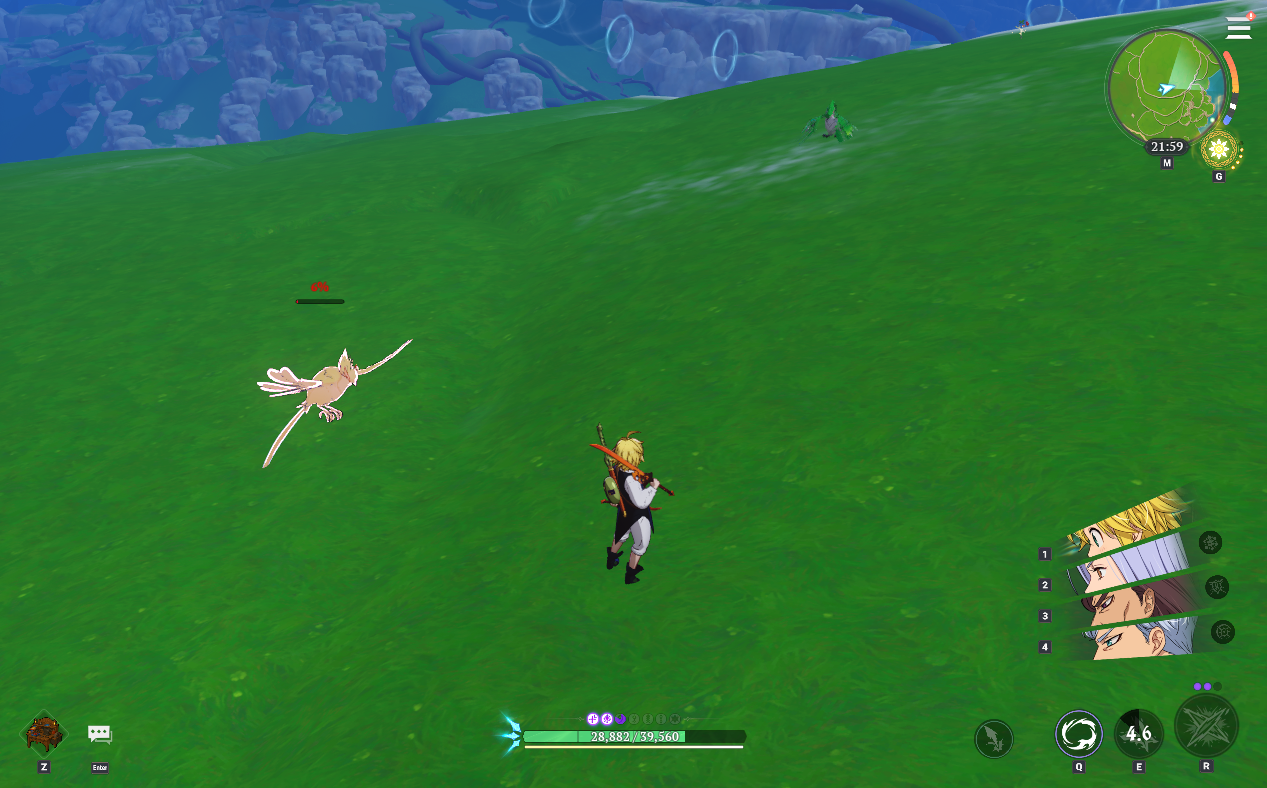
Task: Click second character's tag skill icon
Action: click(1217, 587)
